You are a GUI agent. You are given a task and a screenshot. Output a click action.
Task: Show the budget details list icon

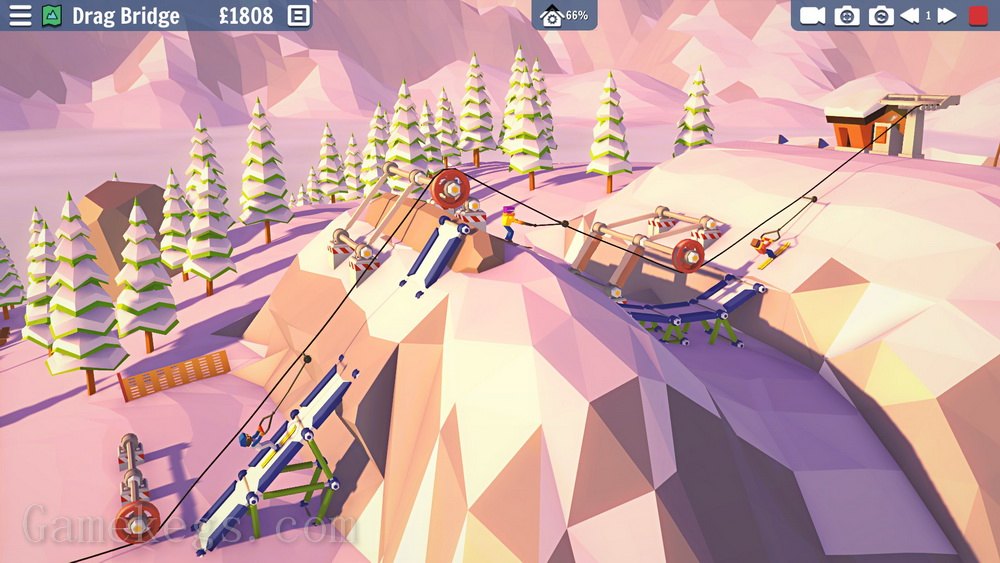pyautogui.click(x=297, y=16)
